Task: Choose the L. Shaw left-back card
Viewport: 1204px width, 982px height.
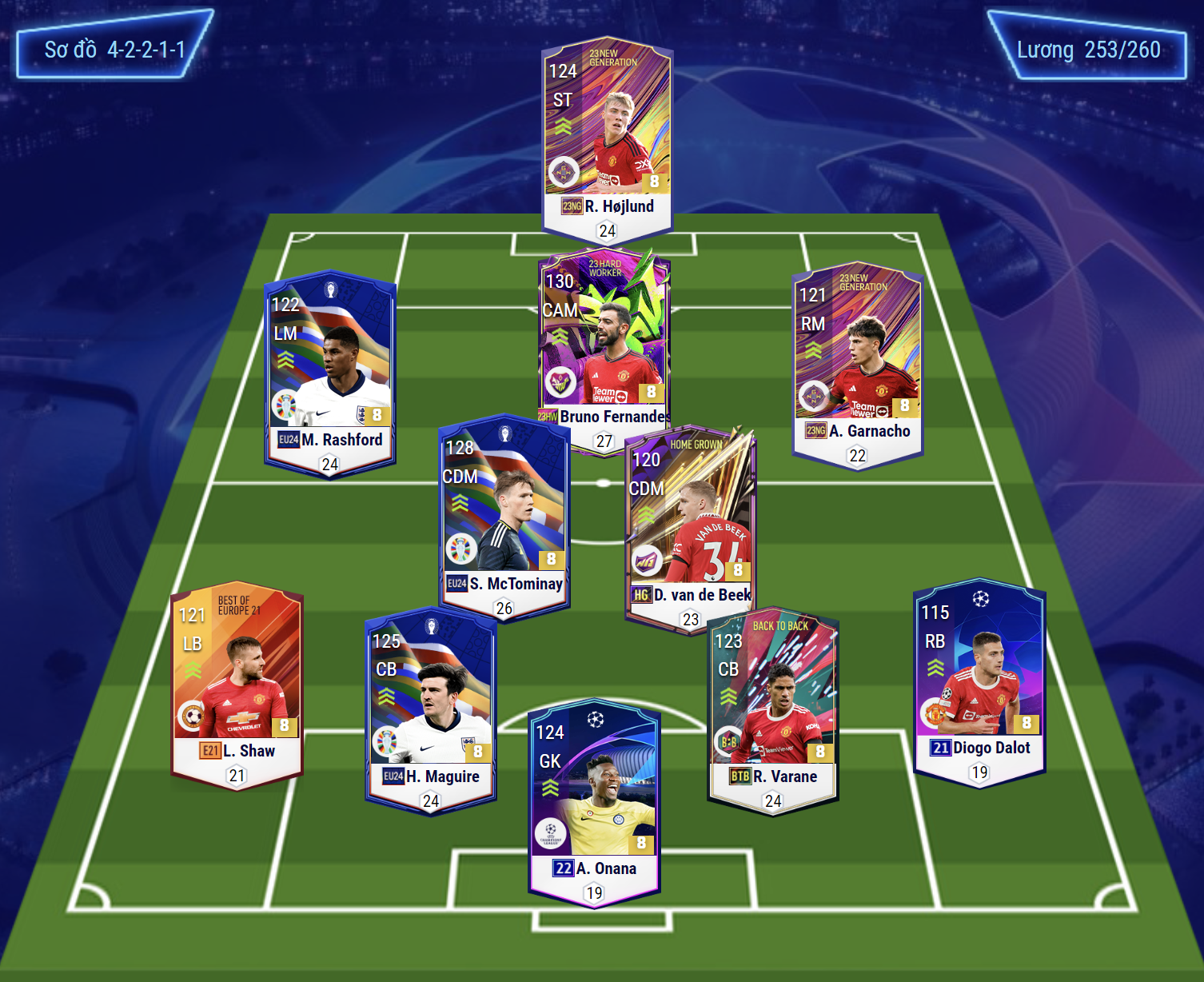Action: point(237,680)
